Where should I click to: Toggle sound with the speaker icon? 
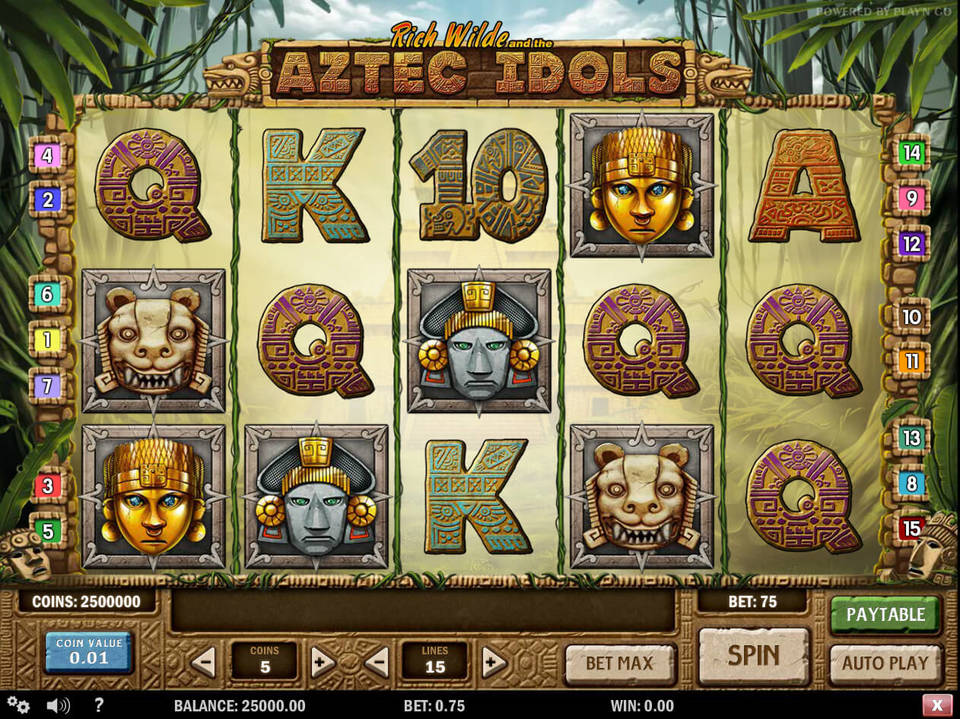(x=58, y=705)
